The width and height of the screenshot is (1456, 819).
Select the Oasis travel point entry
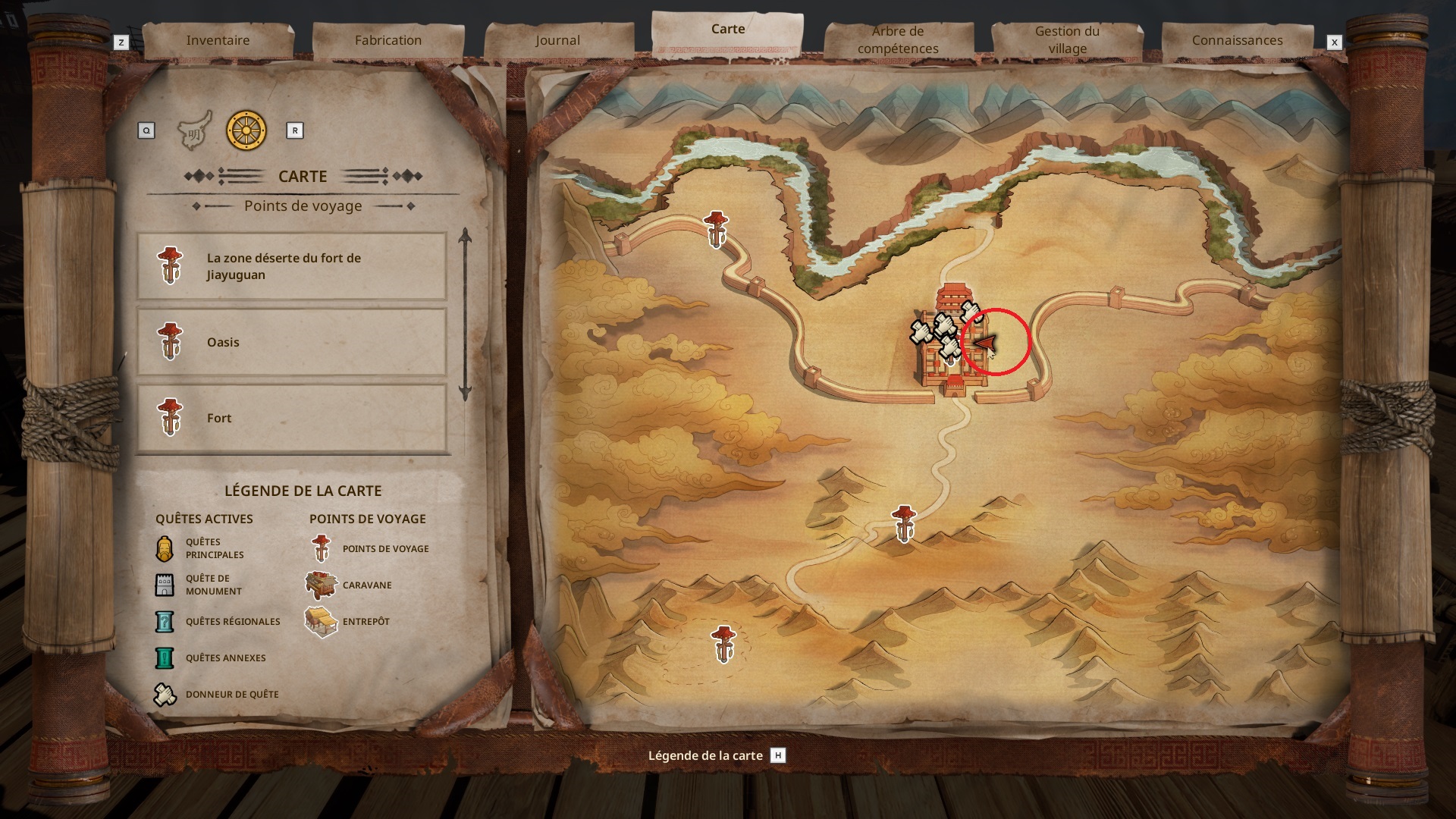pos(292,342)
